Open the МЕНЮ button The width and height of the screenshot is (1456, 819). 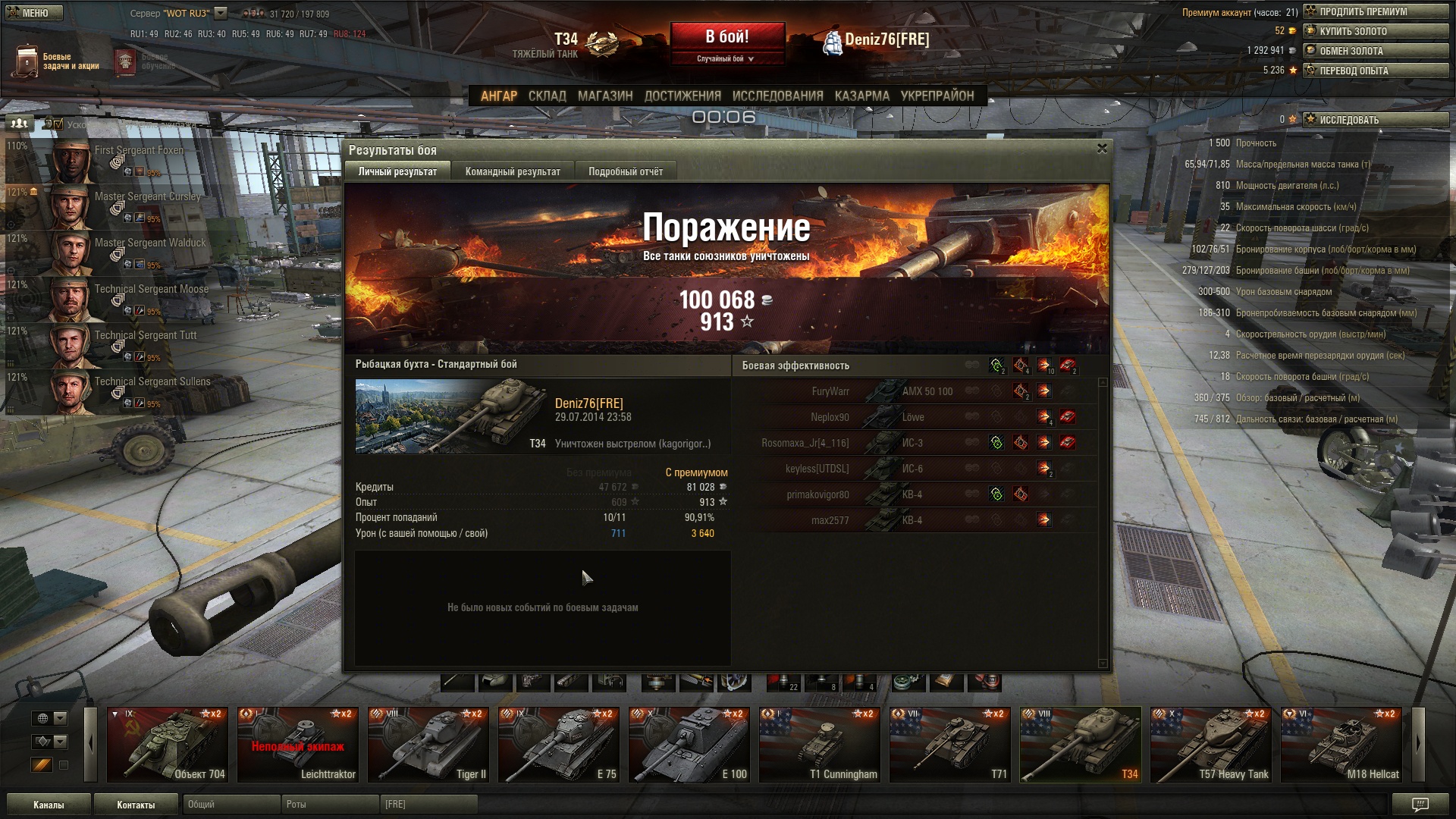pos(30,13)
